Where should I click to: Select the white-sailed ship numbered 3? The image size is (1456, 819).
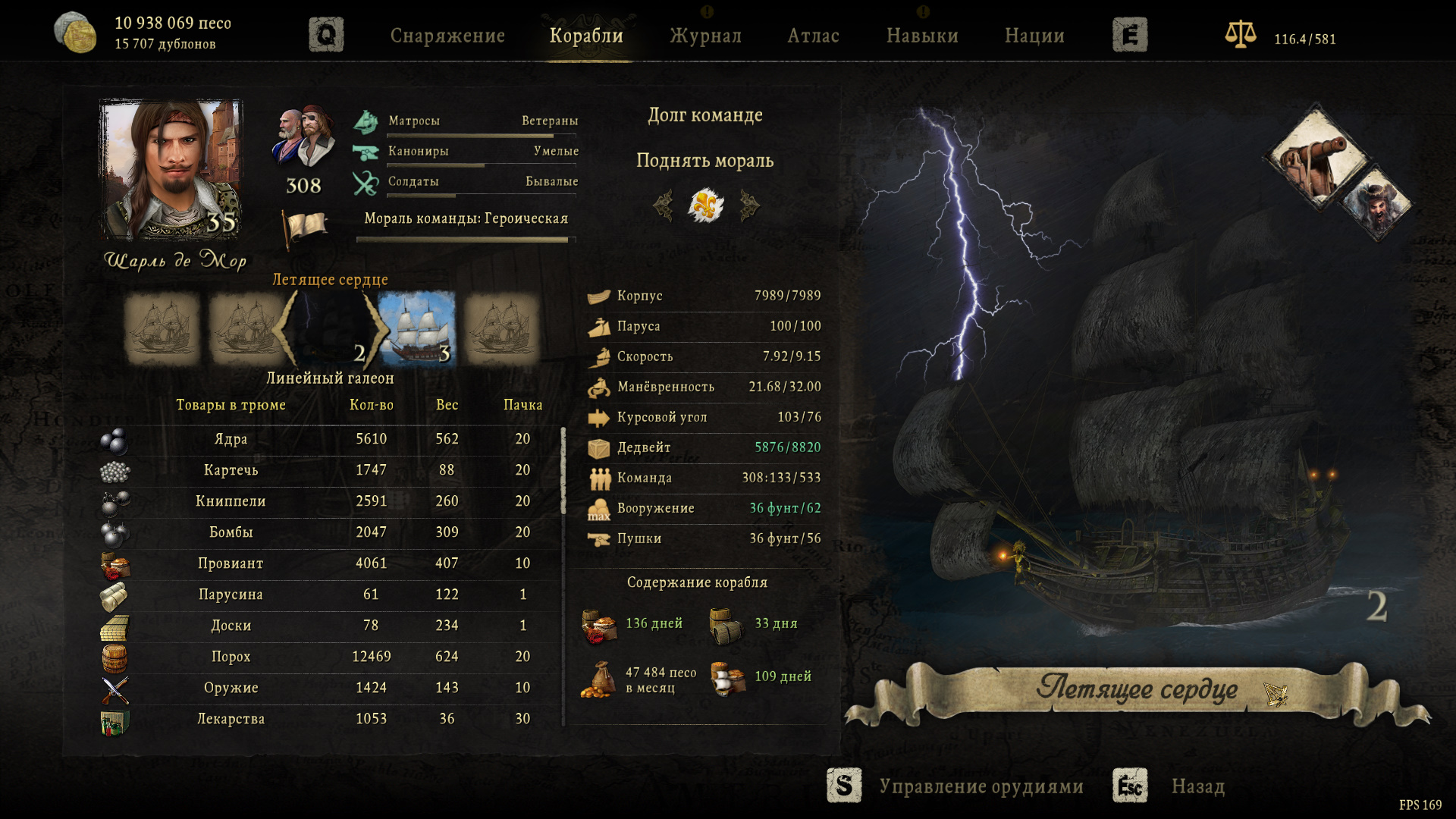coord(417,329)
